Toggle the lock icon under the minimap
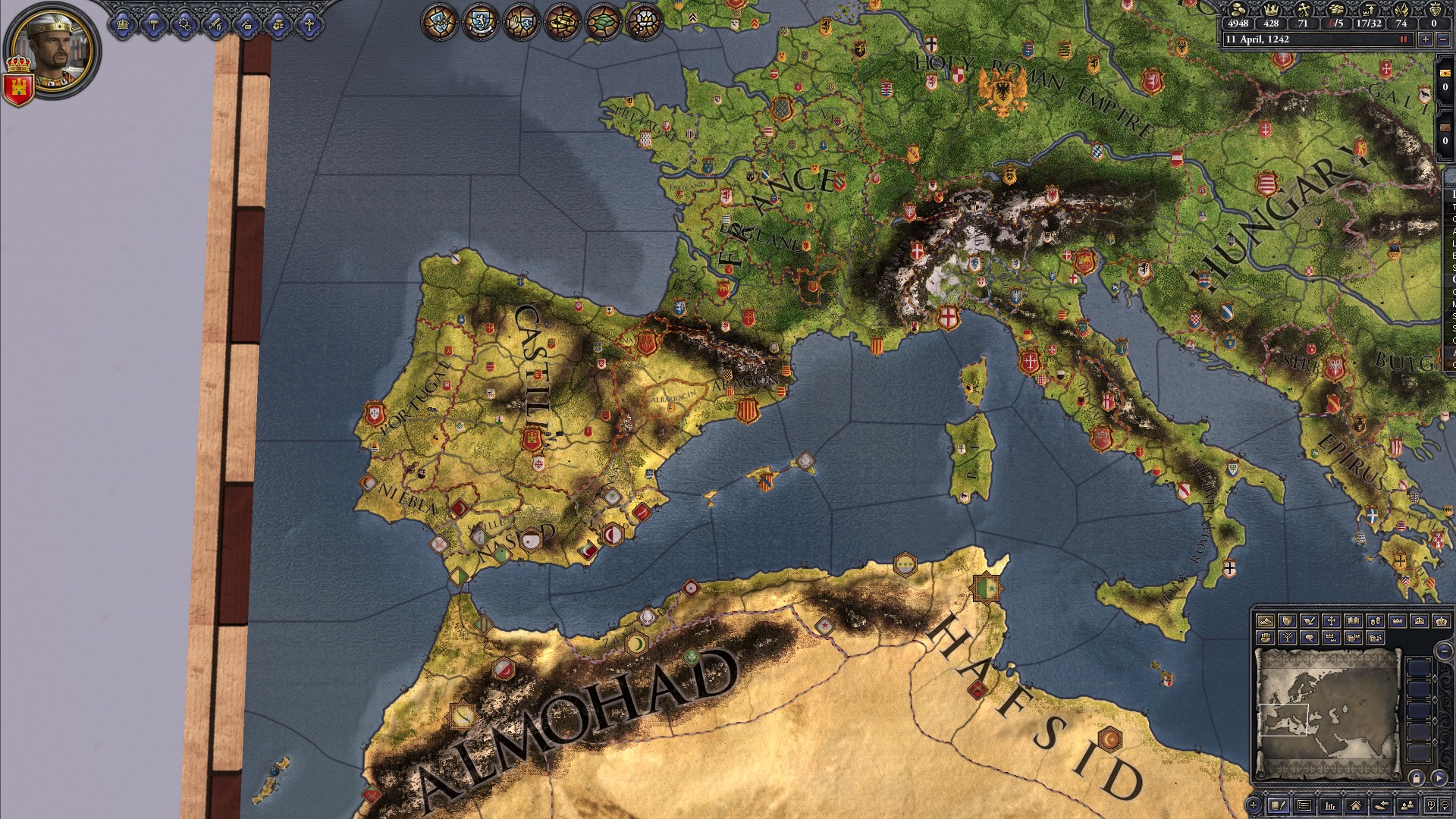Viewport: 1456px width, 819px height. (x=1417, y=780)
